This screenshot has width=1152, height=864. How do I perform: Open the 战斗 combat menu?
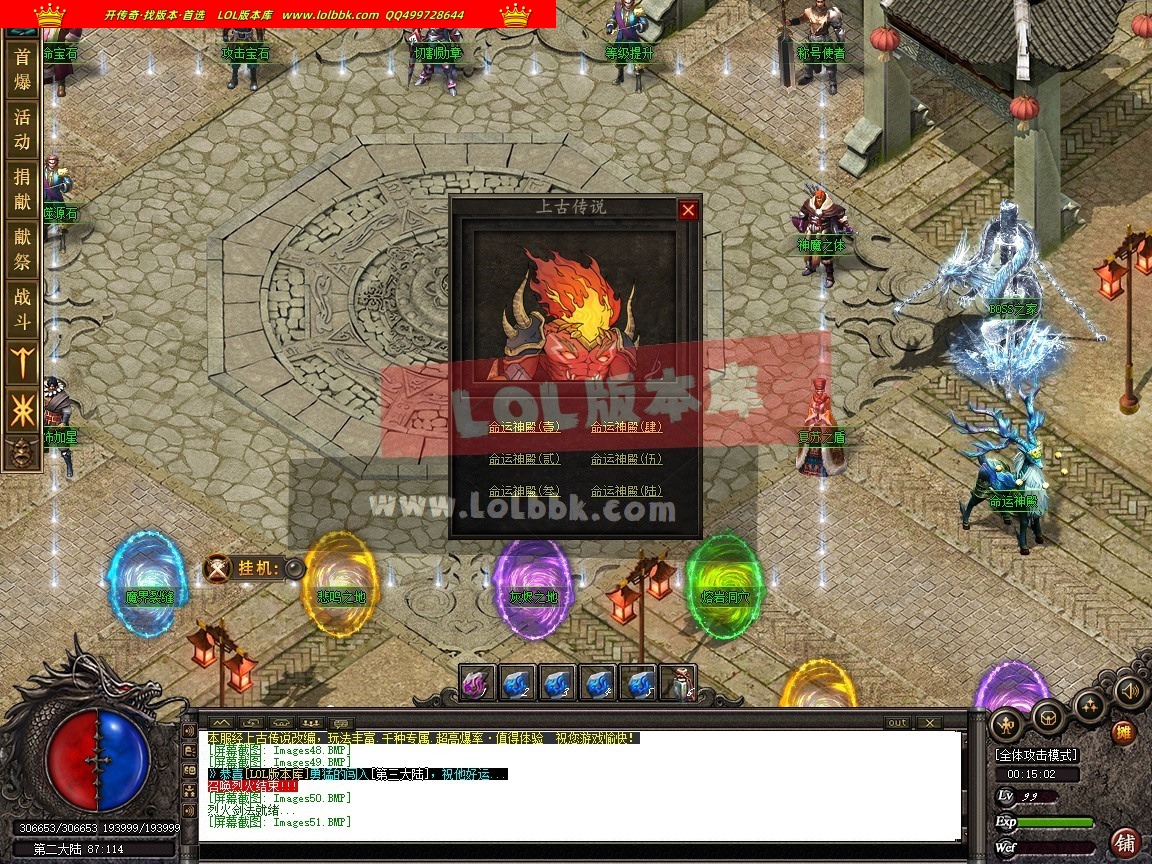click(x=22, y=309)
